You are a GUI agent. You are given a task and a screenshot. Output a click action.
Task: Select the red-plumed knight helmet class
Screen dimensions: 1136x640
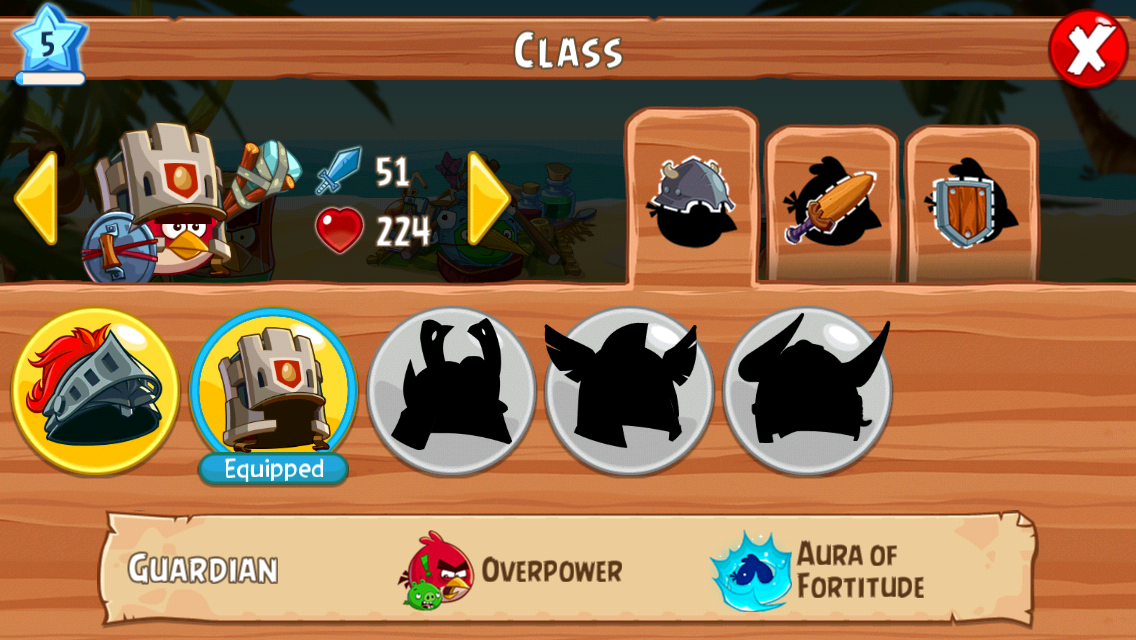pyautogui.click(x=96, y=391)
